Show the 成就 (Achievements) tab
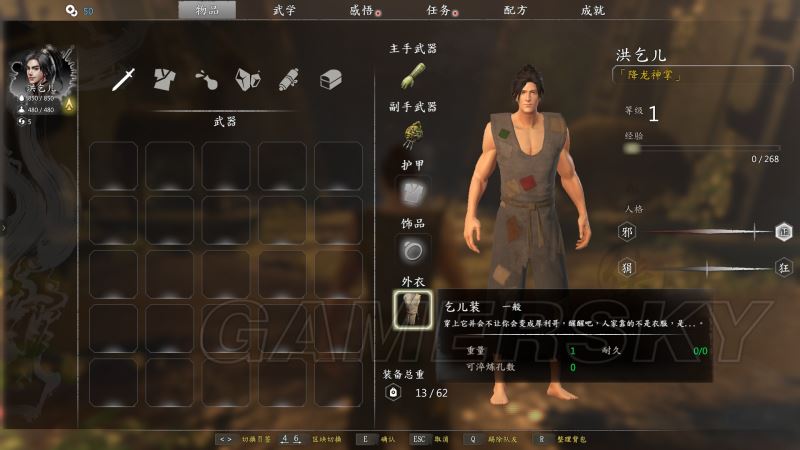Screen dimensions: 800x450 592,10
